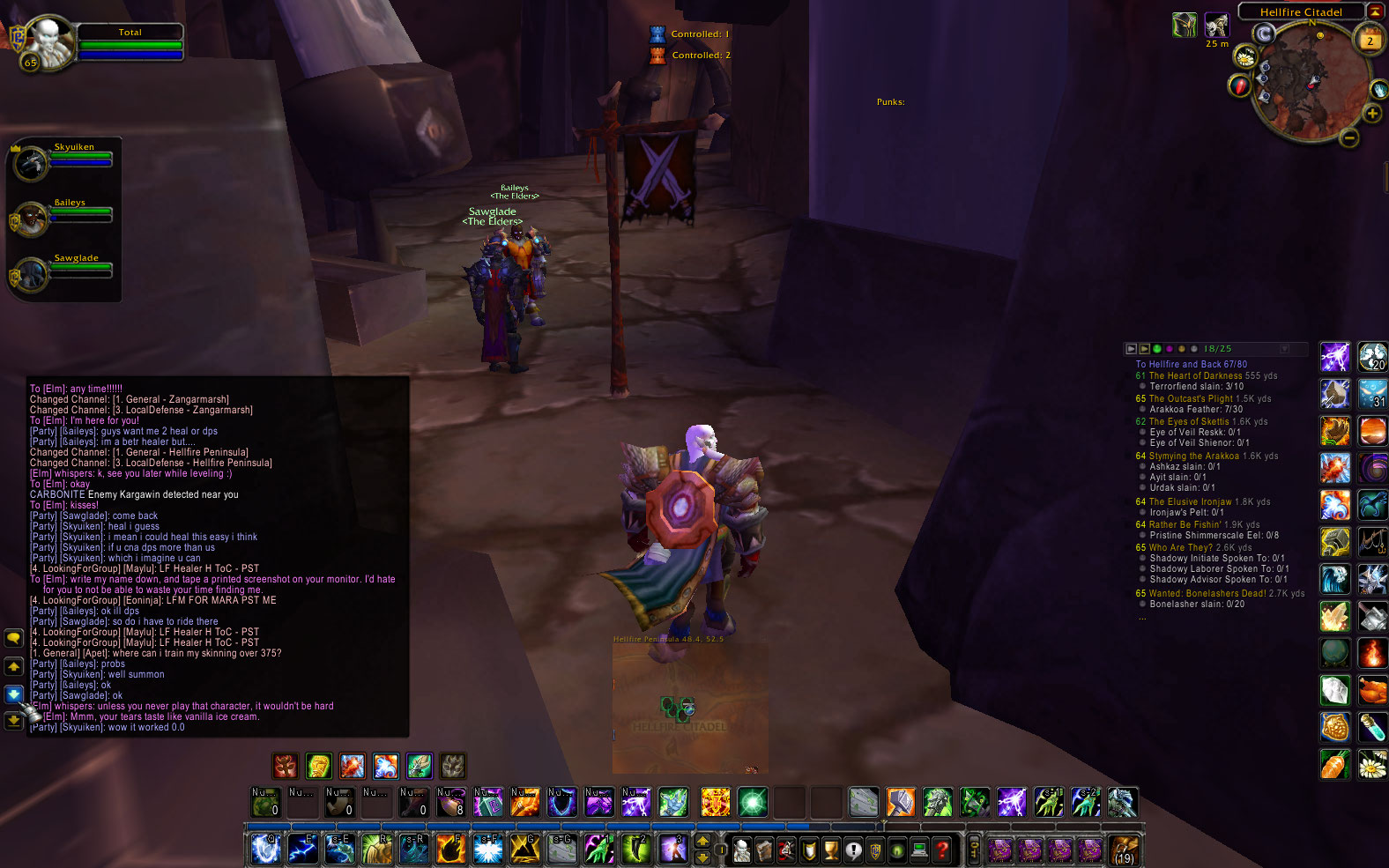The width and height of the screenshot is (1389, 868).
Task: Toggle the yellow filter dot in quest tracker
Action: tap(1182, 349)
